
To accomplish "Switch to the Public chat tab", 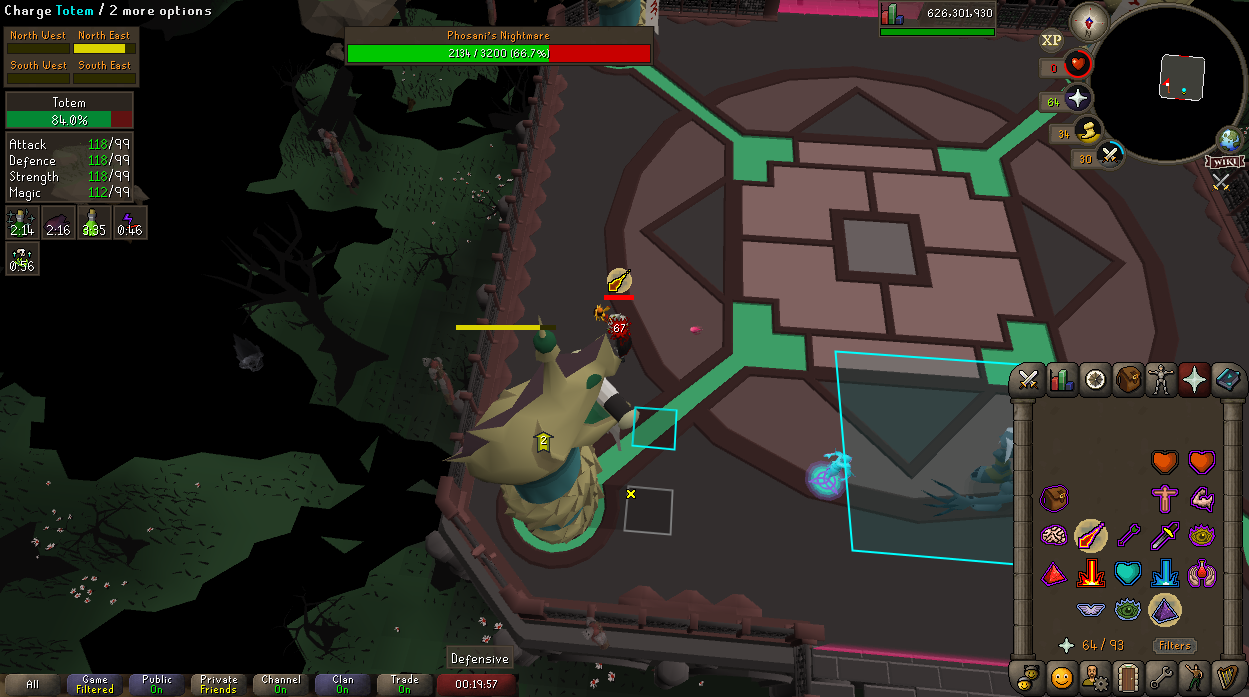I will coord(157,685).
